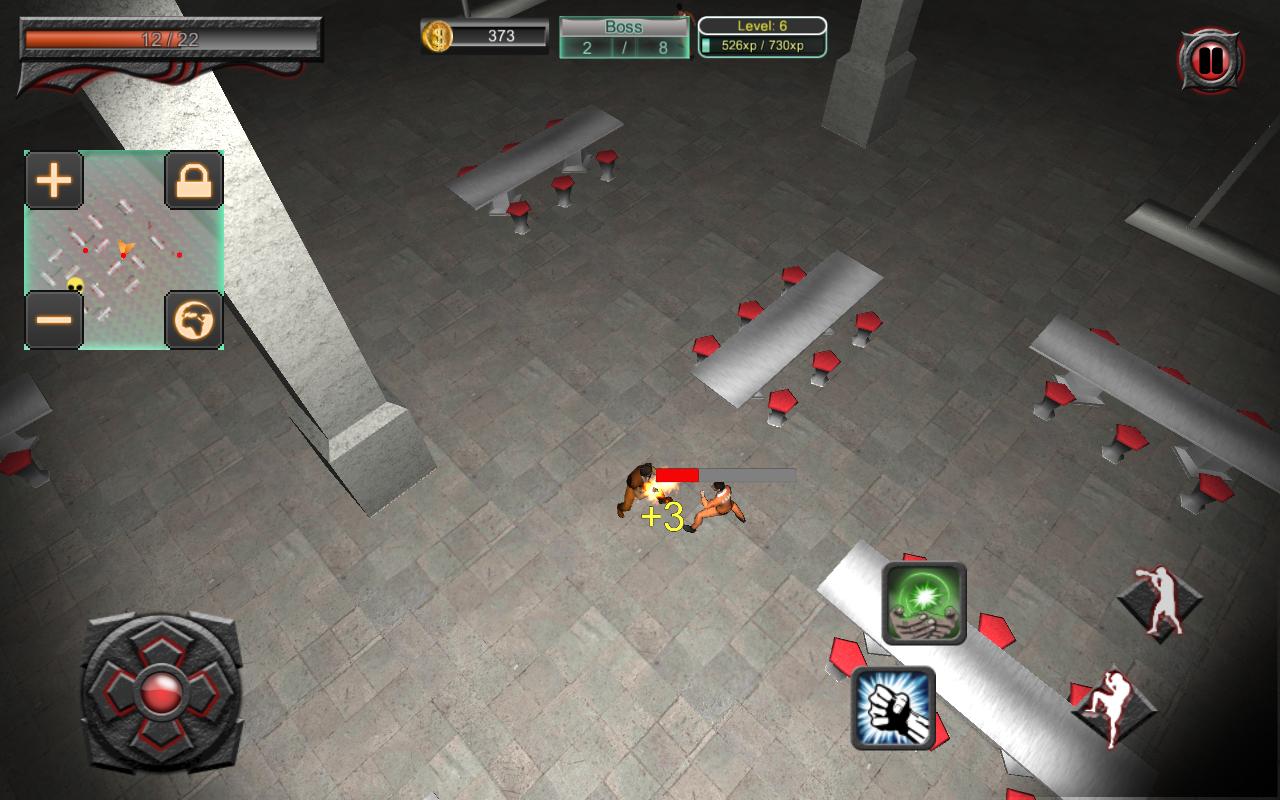
Task: Pause the game to toggle gameplay state
Action: click(x=1209, y=57)
